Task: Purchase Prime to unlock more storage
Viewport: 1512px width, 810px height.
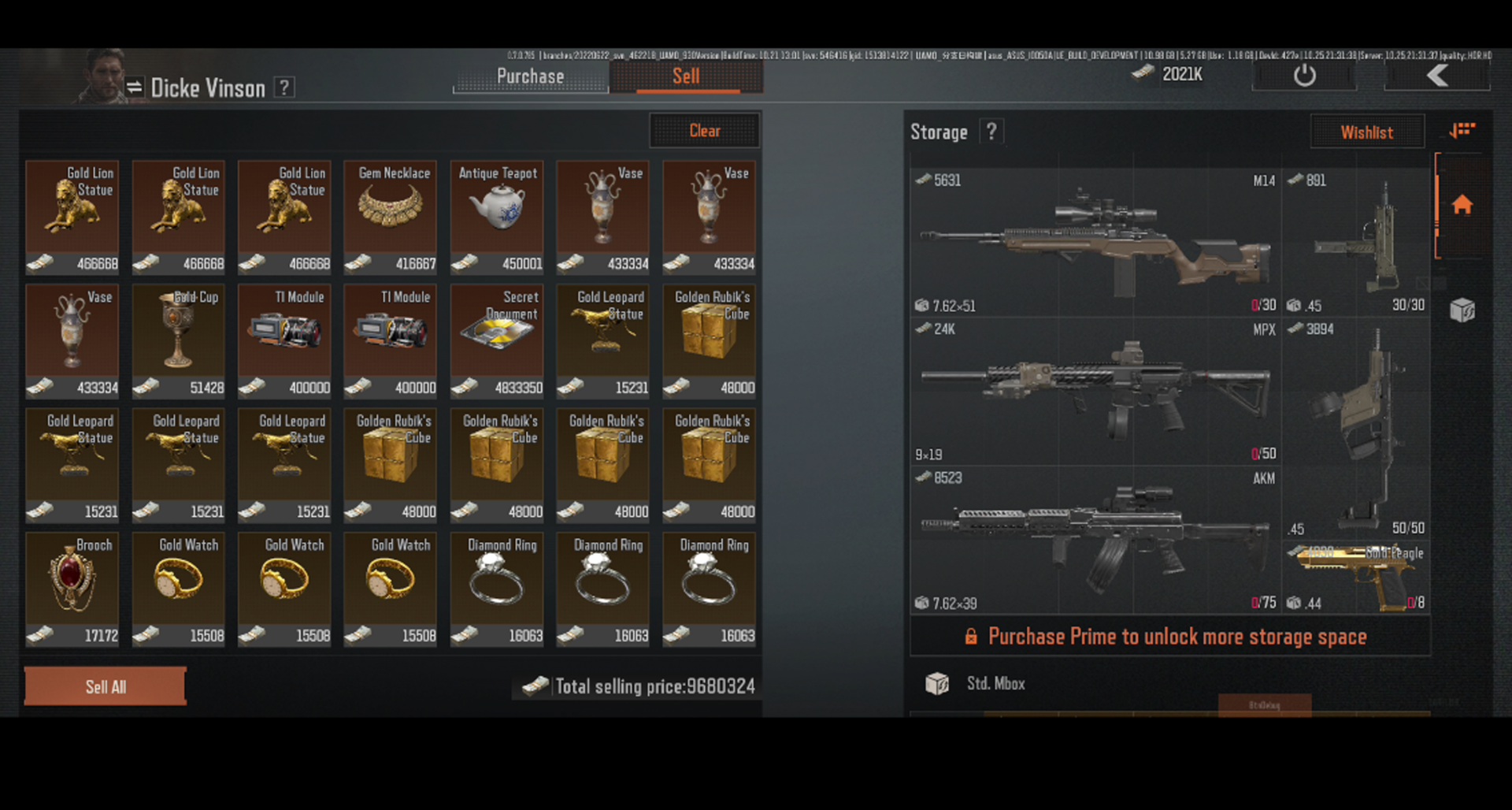Action: click(x=1169, y=637)
